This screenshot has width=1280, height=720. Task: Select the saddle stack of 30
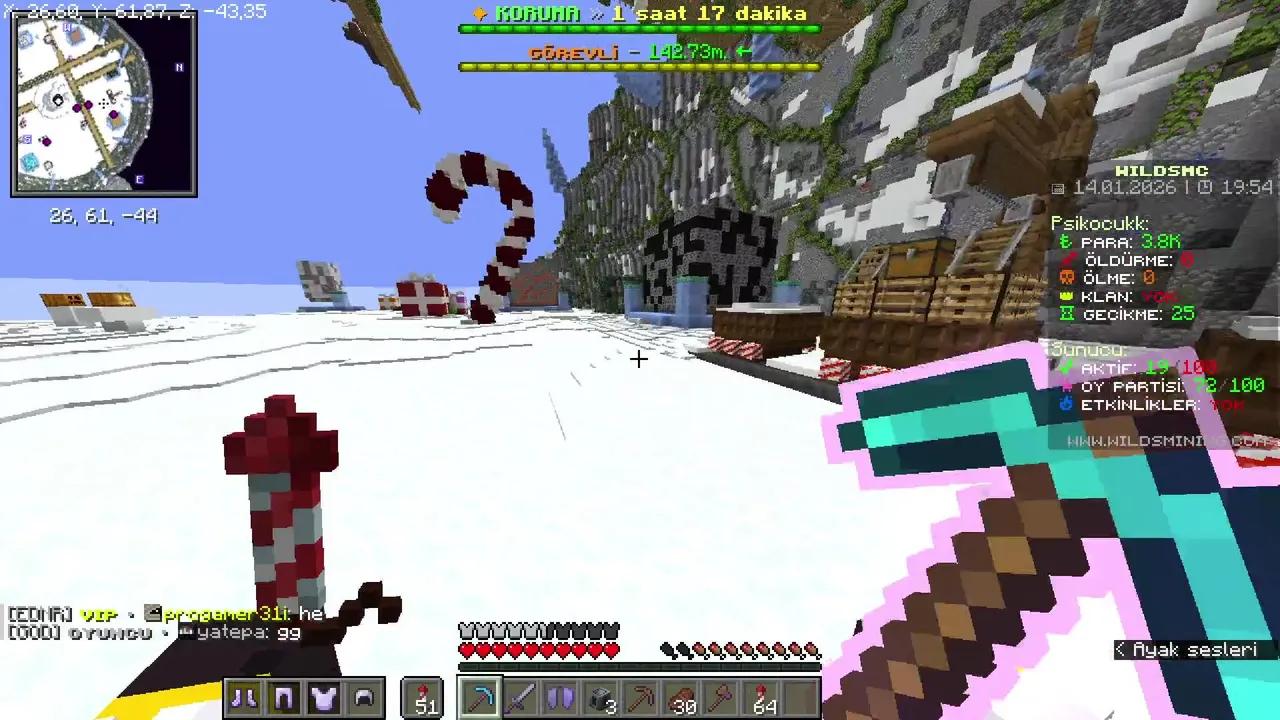click(683, 698)
